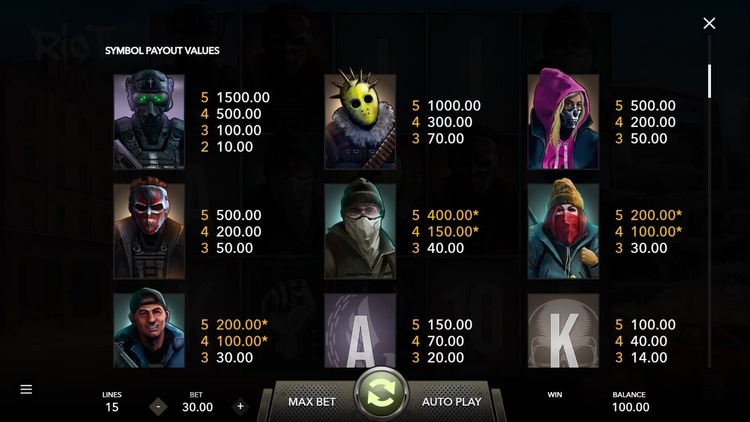The width and height of the screenshot is (750, 422).
Task: Decrease the bet amount with minus
Action: click(158, 406)
